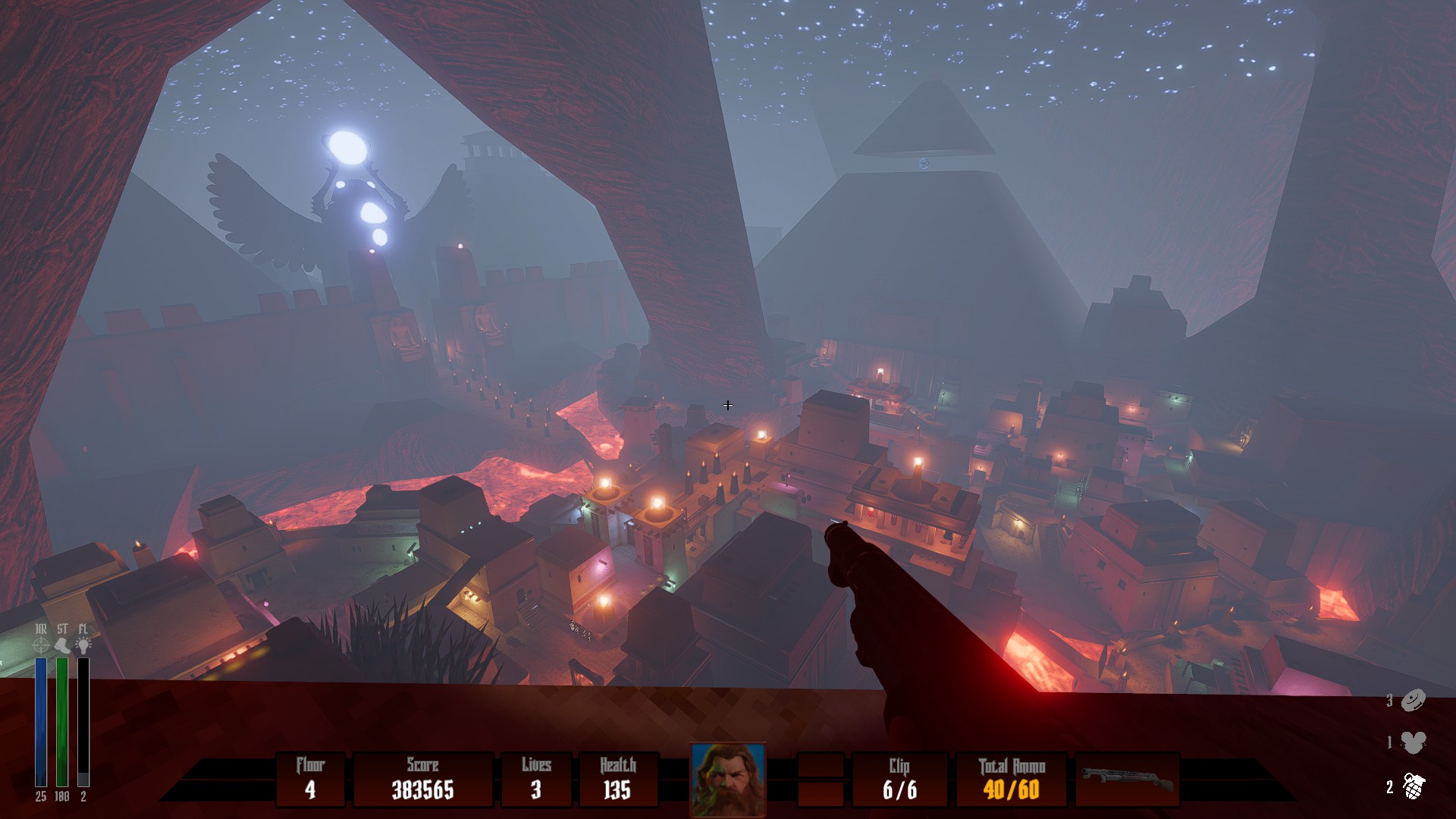Select the grenade item icon
Viewport: 1456px width, 819px height.
coord(1413,786)
